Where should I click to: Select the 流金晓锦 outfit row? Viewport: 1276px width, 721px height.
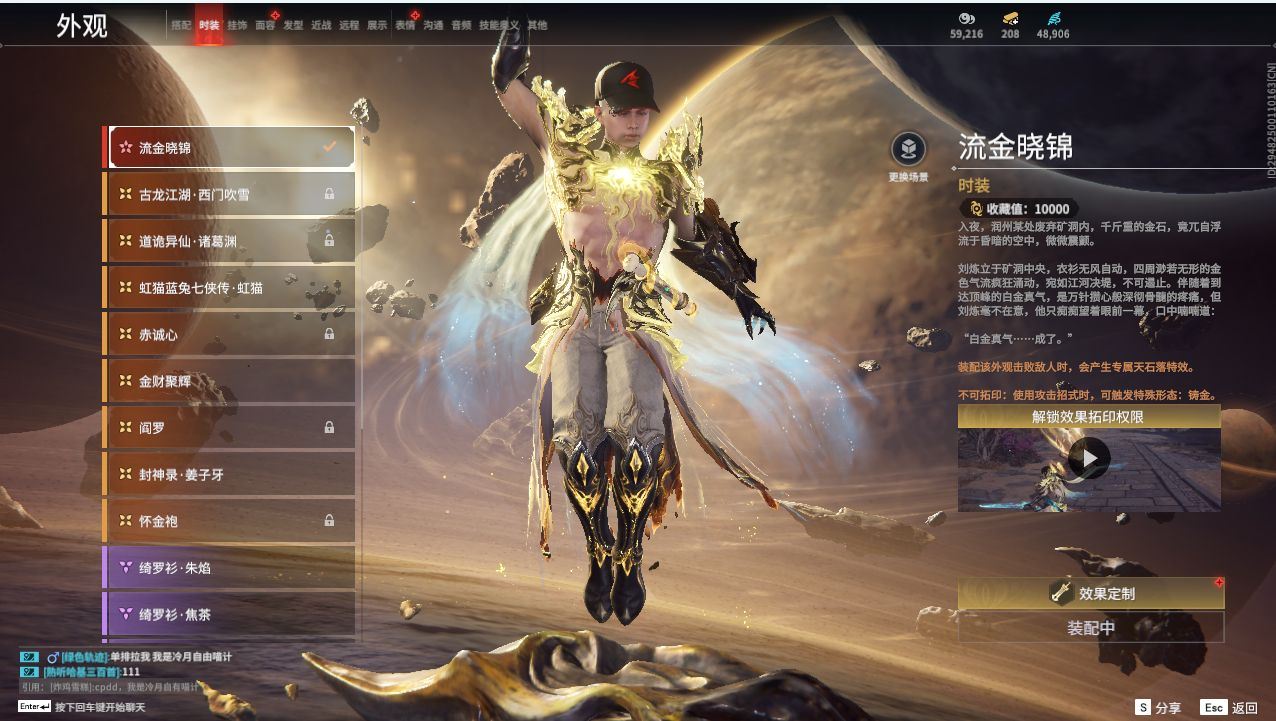point(231,147)
